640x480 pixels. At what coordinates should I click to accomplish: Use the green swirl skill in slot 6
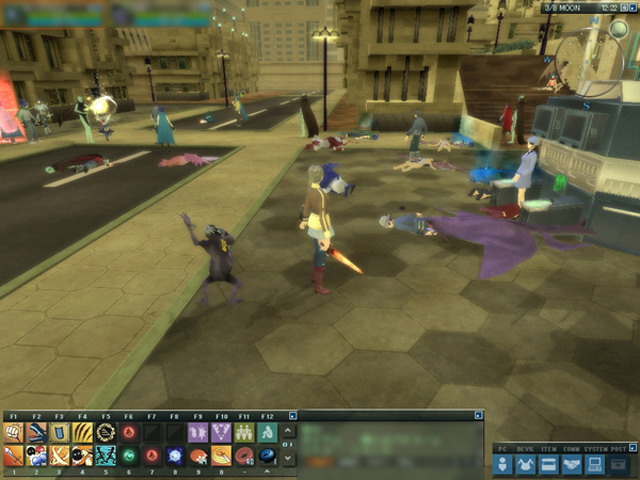coord(128,456)
